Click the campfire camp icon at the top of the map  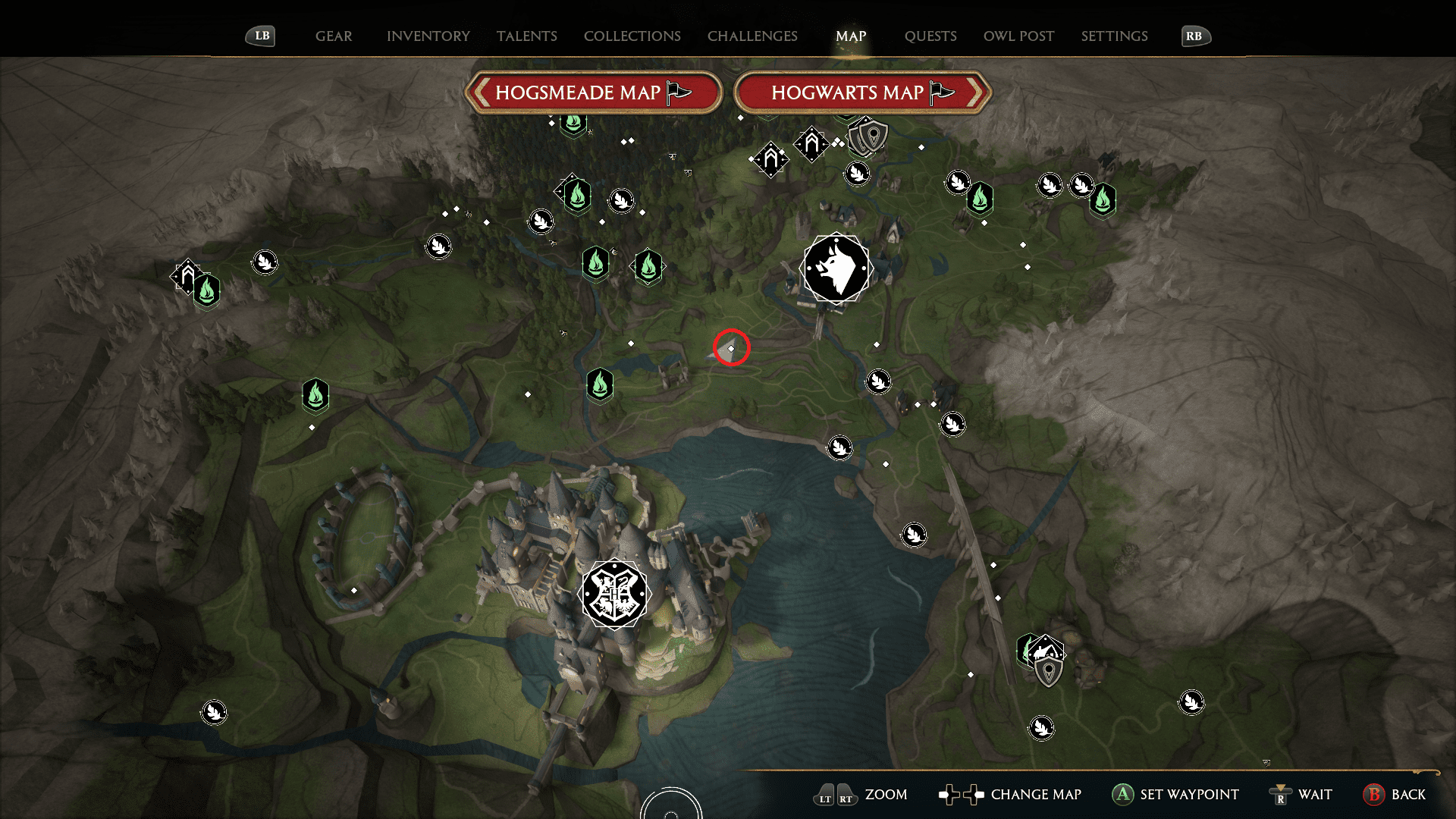point(811,143)
